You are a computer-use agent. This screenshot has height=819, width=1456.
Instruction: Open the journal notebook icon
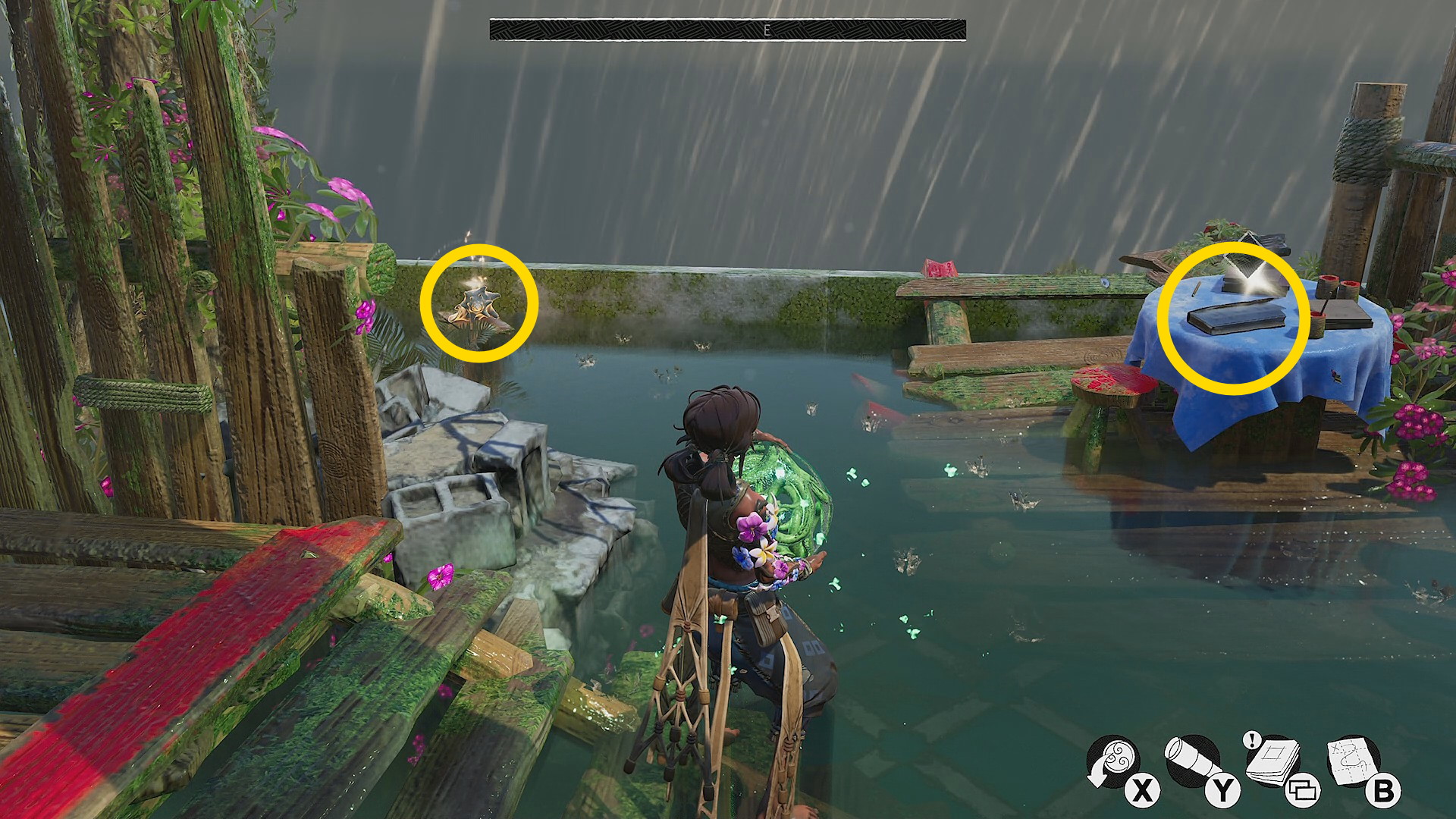1272,761
